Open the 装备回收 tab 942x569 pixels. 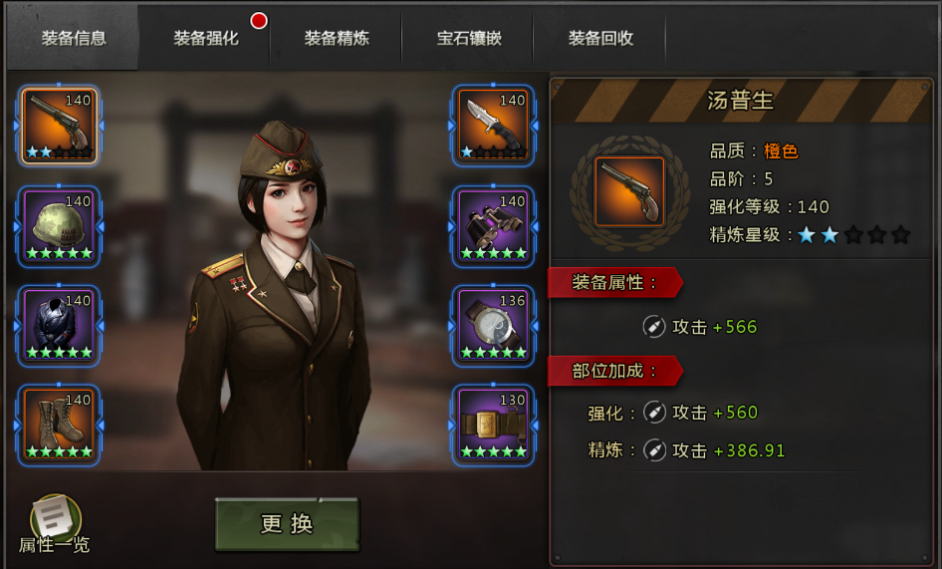pos(601,39)
